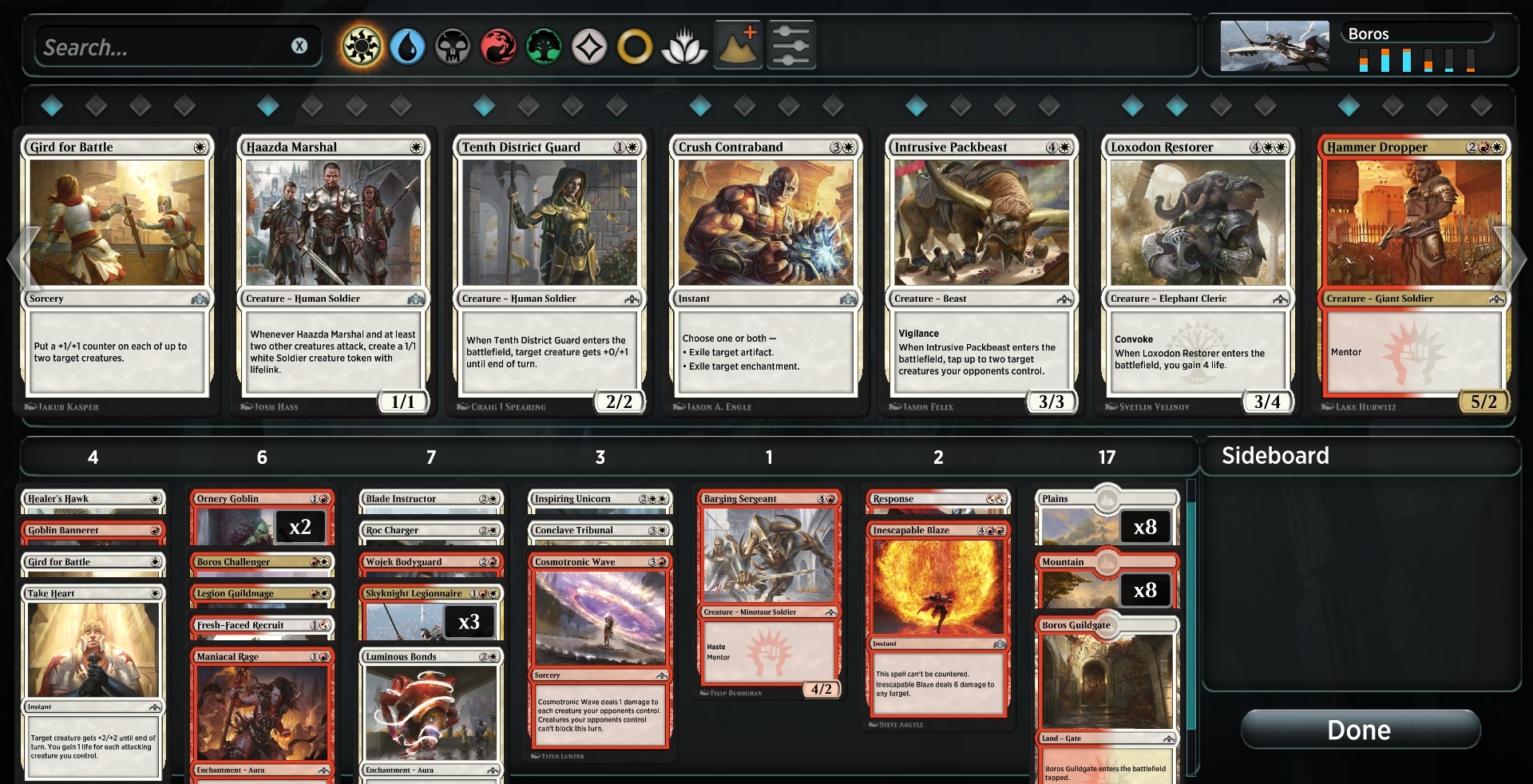Click the Done button to finish the deck
Image resolution: width=1533 pixels, height=784 pixels.
click(x=1360, y=730)
